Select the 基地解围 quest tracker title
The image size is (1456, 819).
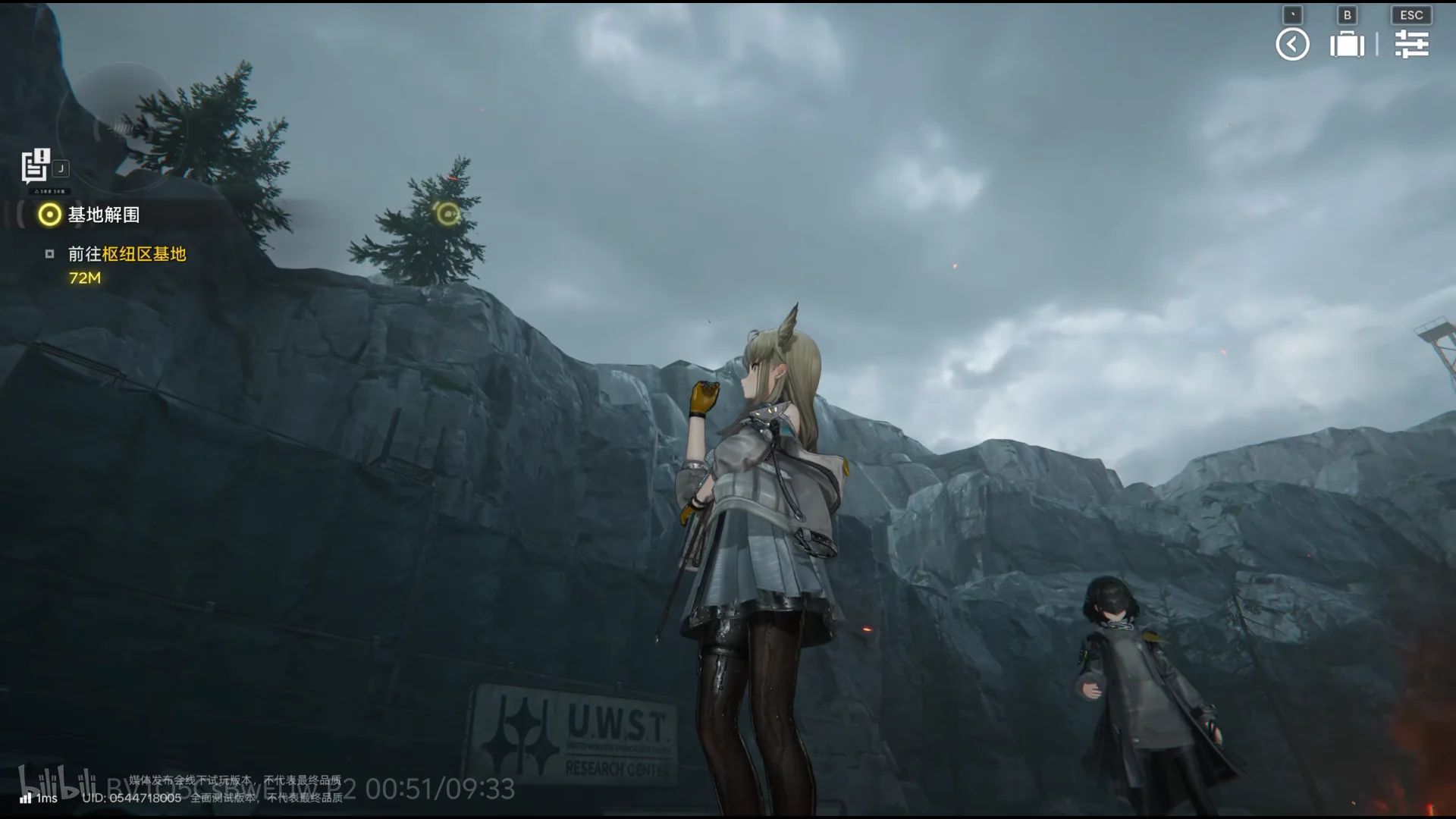tap(103, 215)
